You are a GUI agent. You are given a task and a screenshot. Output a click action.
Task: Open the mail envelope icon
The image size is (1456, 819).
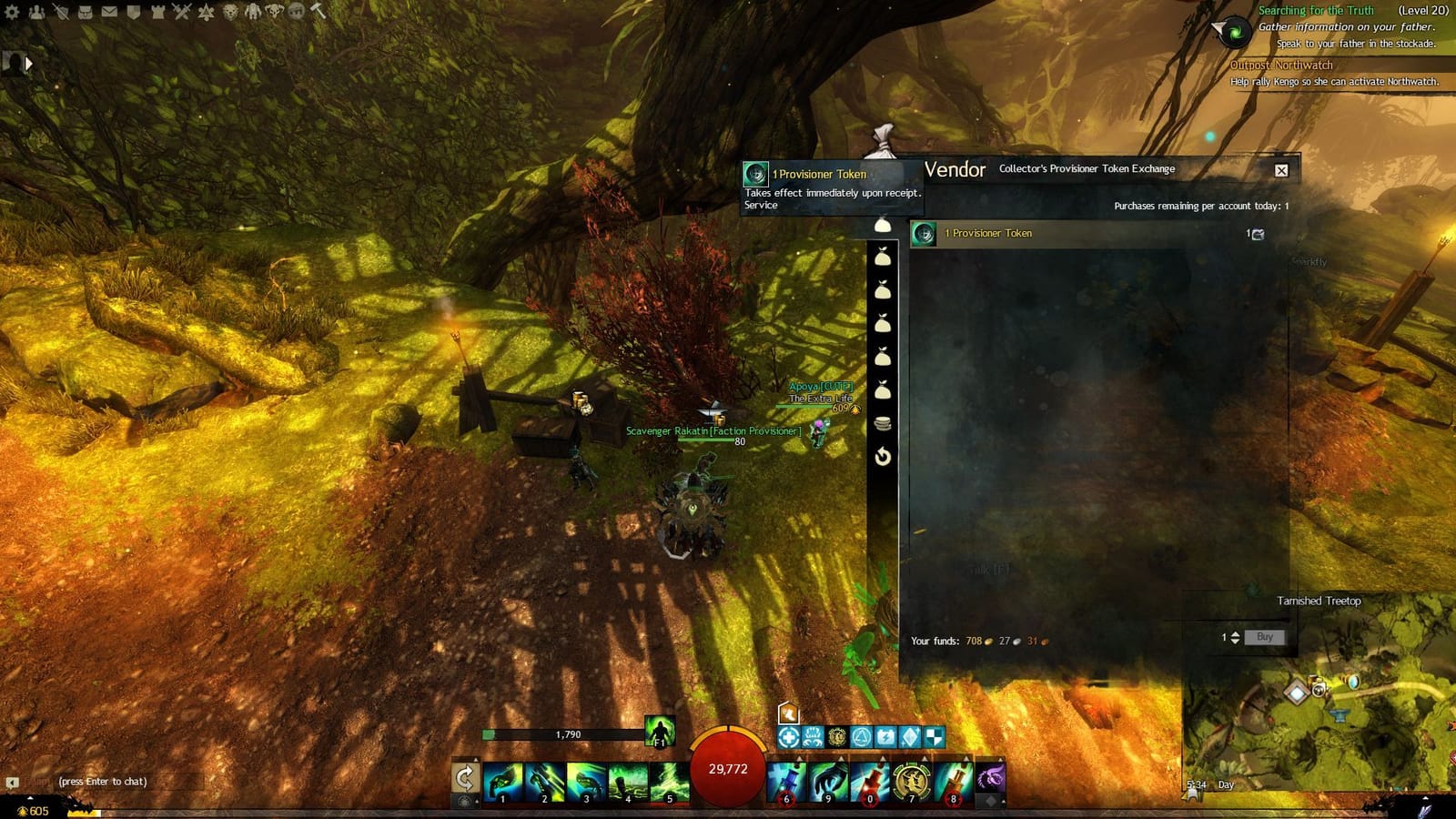[x=109, y=13]
